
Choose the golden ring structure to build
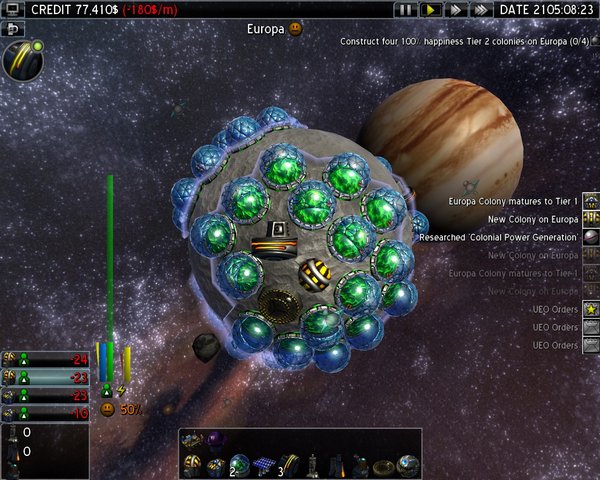click(x=383, y=467)
